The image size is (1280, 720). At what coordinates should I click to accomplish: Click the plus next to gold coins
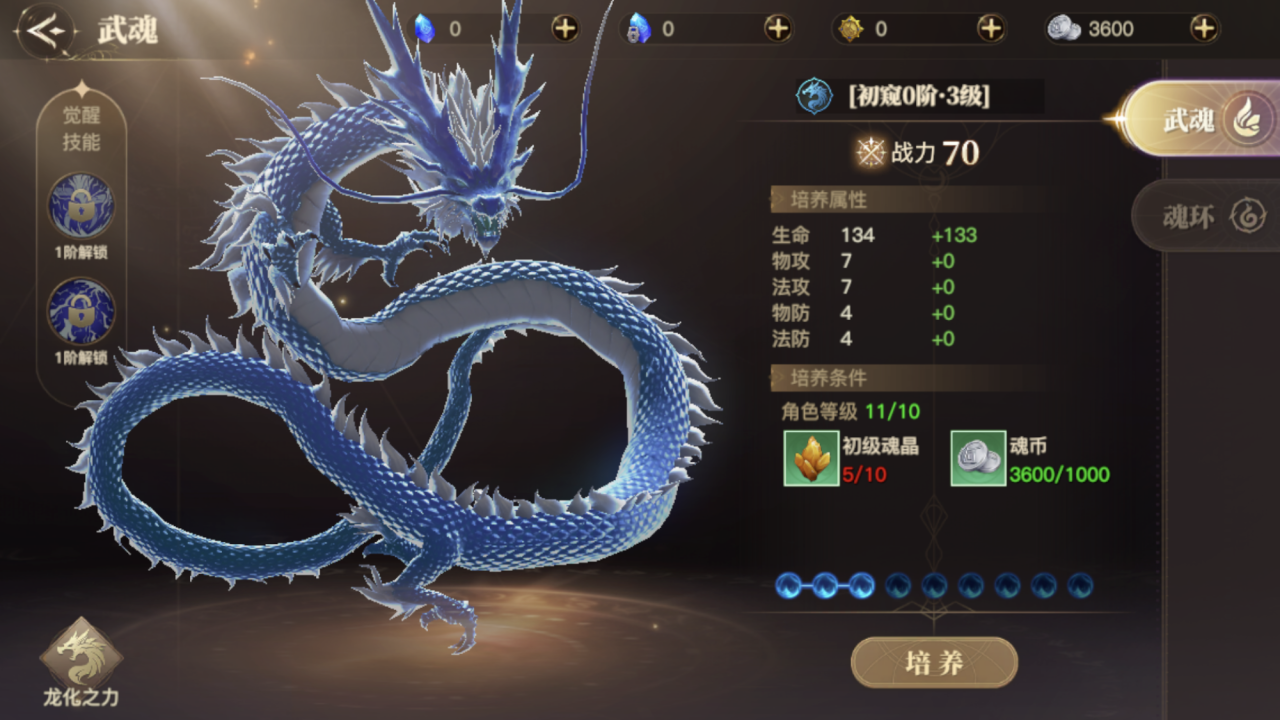coord(992,29)
